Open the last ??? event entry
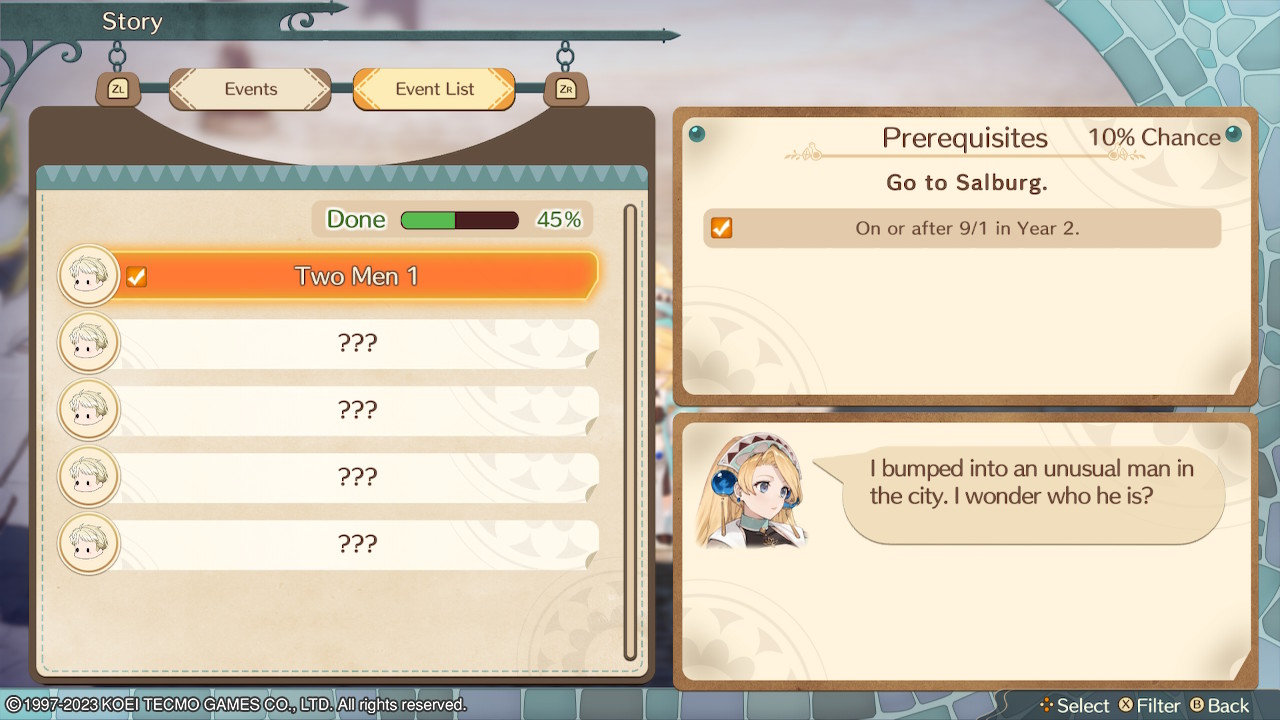This screenshot has height=720, width=1280. (x=358, y=544)
